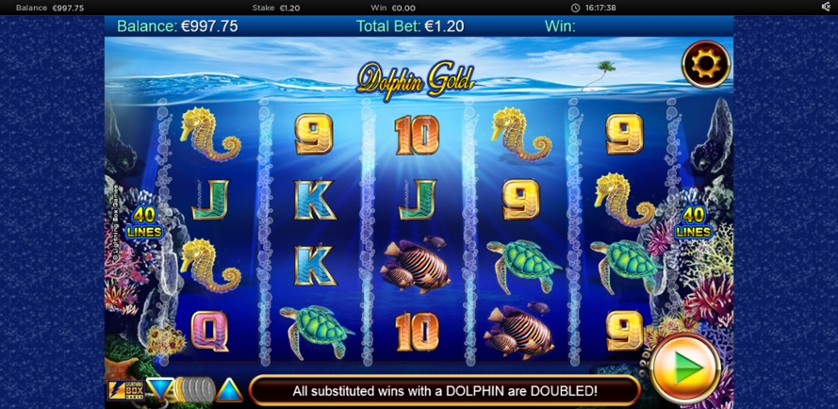Image resolution: width=838 pixels, height=409 pixels.
Task: Increase the bet with the up arrow
Action: [x=230, y=389]
